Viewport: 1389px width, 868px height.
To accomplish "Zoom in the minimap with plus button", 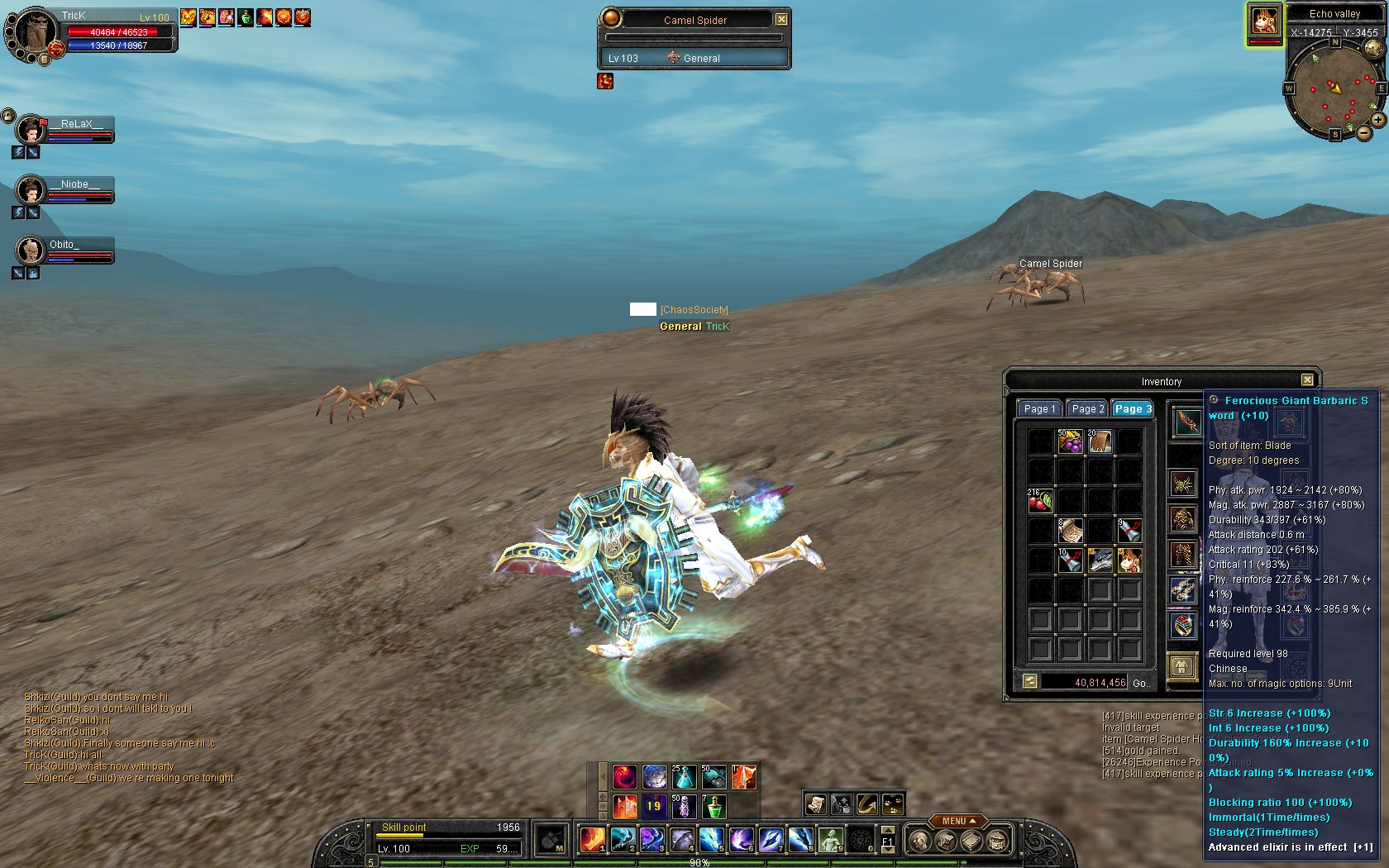I will click(1378, 120).
